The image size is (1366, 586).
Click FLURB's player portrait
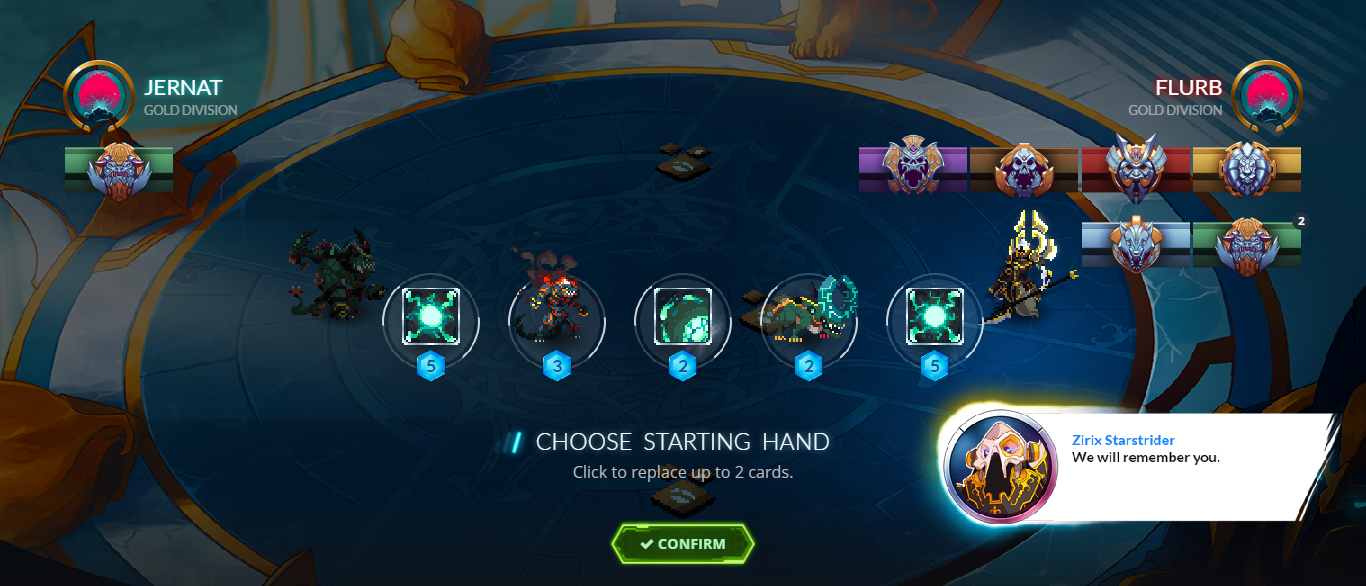1267,95
